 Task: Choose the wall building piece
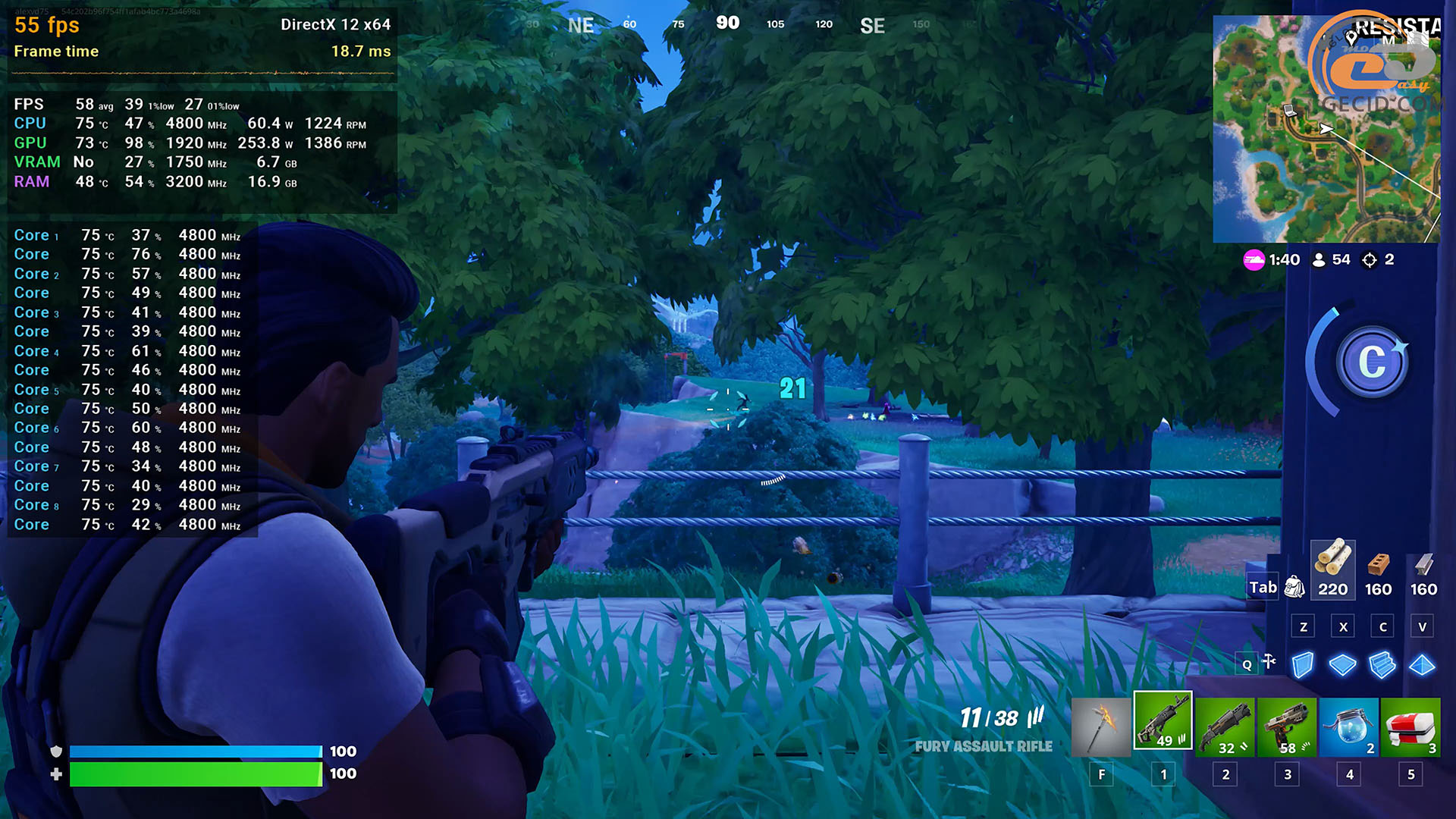[x=1302, y=665]
